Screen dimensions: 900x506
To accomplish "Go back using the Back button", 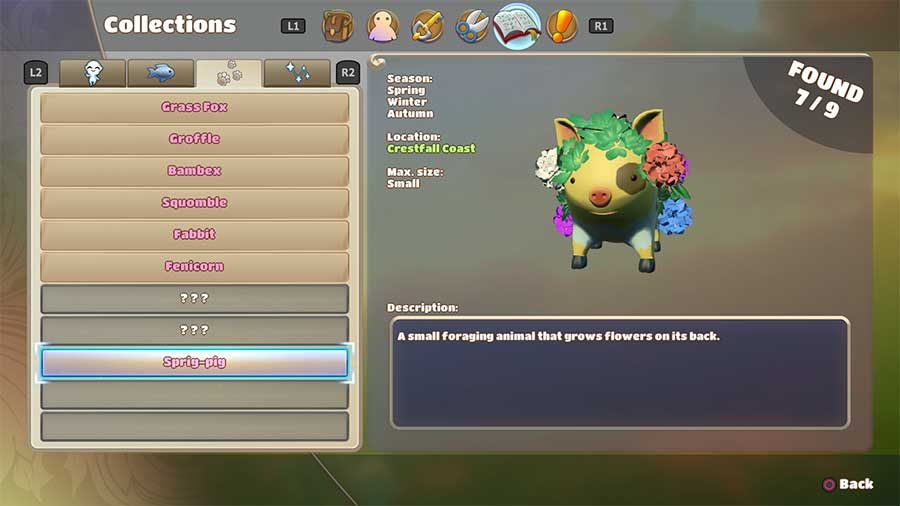I will tap(847, 484).
